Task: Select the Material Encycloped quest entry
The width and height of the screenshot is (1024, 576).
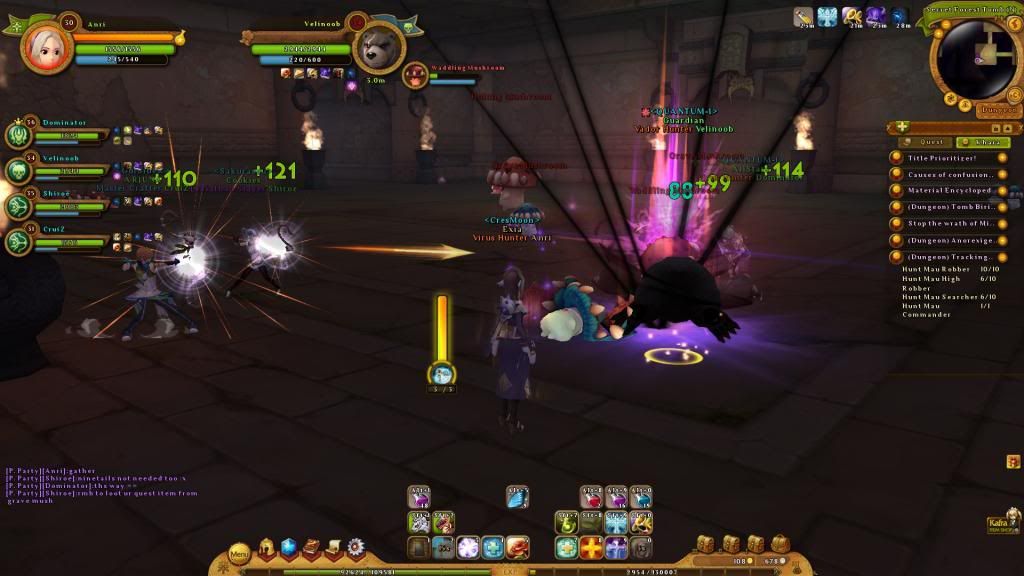Action: coord(949,190)
